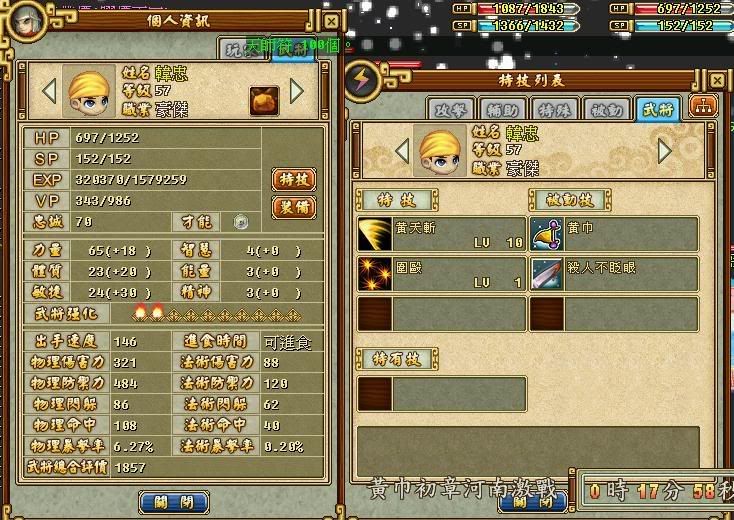Select the 黃天斬 skill icon

point(375,234)
